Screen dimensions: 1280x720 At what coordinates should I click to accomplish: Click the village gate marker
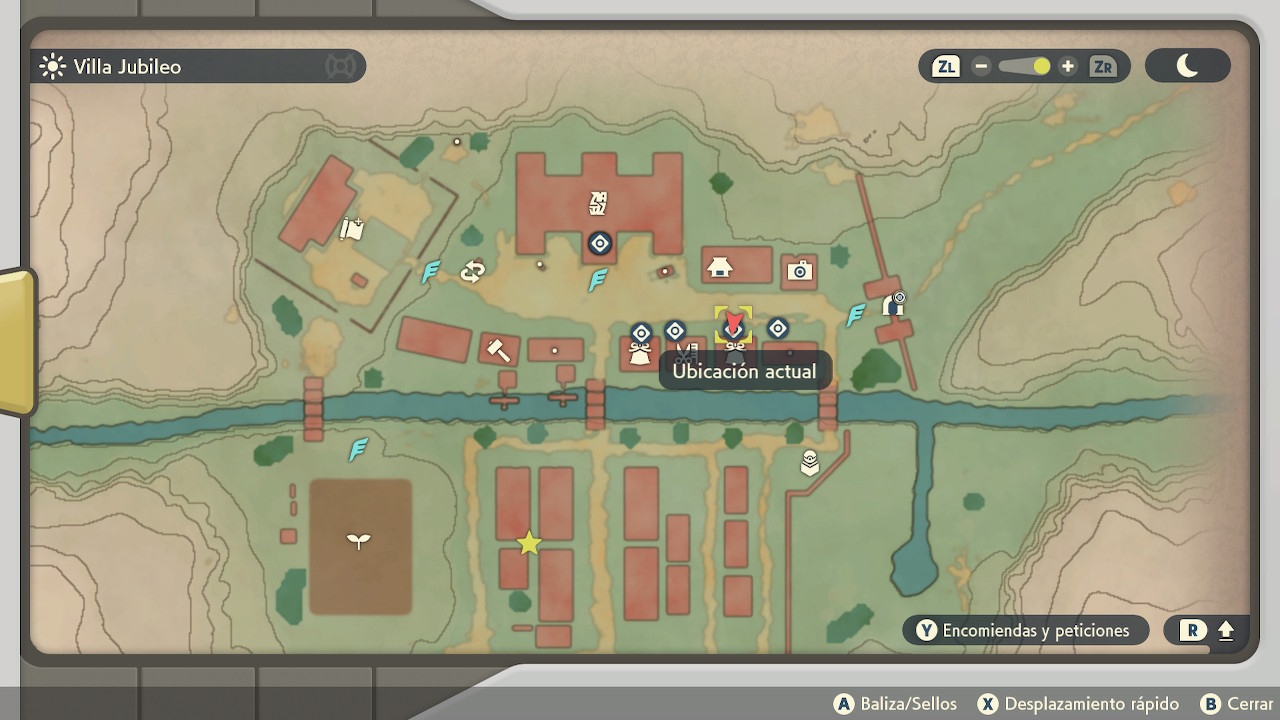(x=893, y=303)
